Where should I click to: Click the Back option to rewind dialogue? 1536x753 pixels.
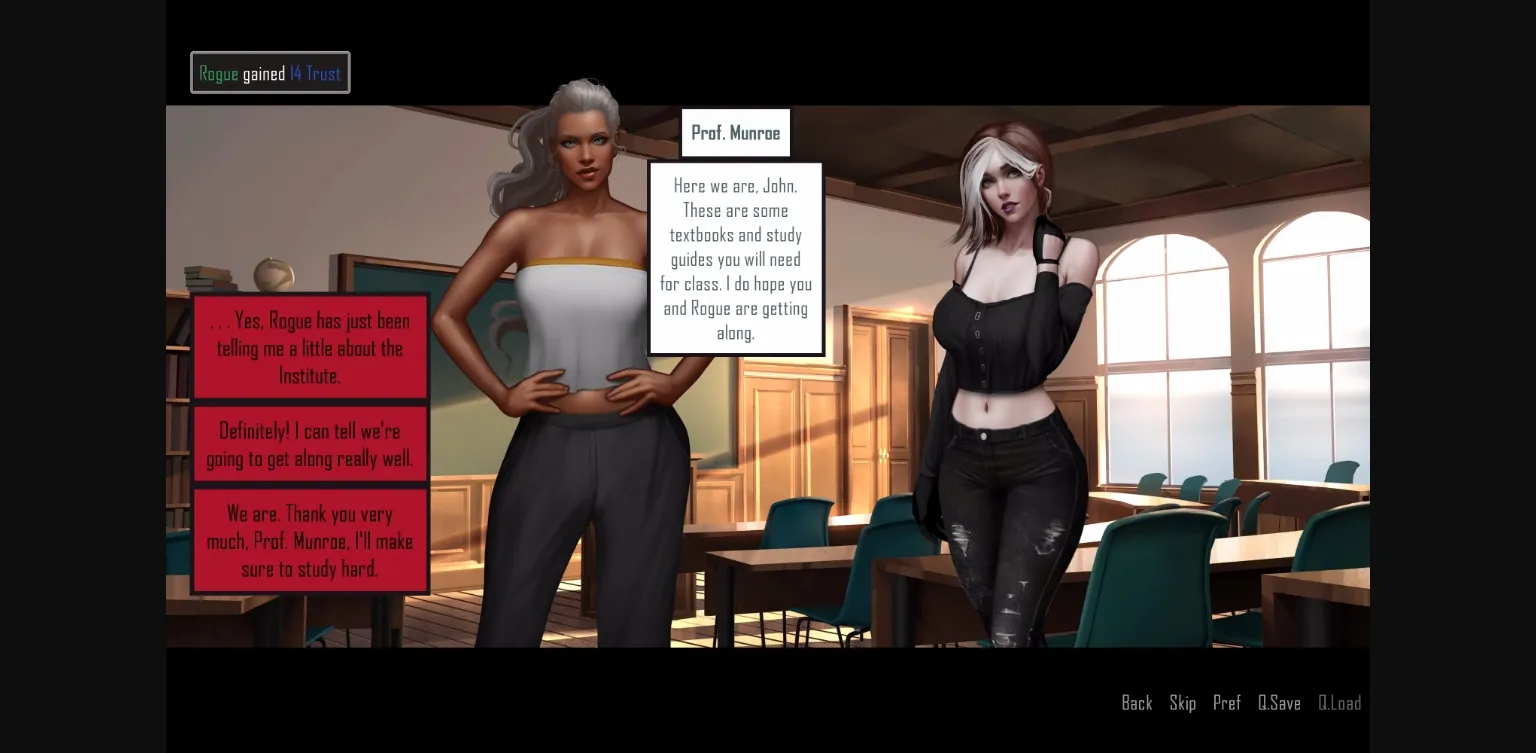pyautogui.click(x=1137, y=703)
